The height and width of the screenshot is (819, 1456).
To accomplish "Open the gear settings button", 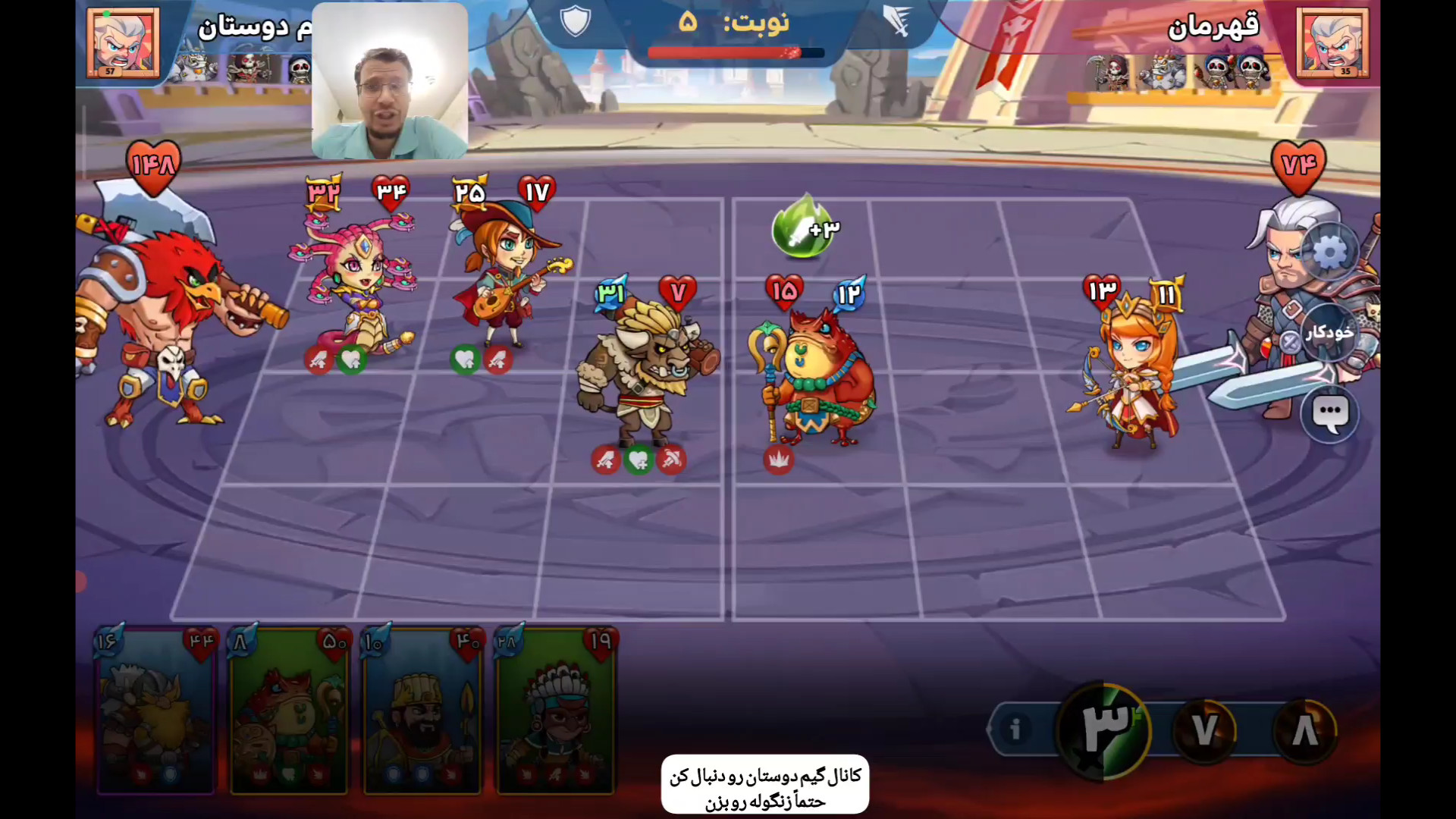I will [x=1329, y=253].
